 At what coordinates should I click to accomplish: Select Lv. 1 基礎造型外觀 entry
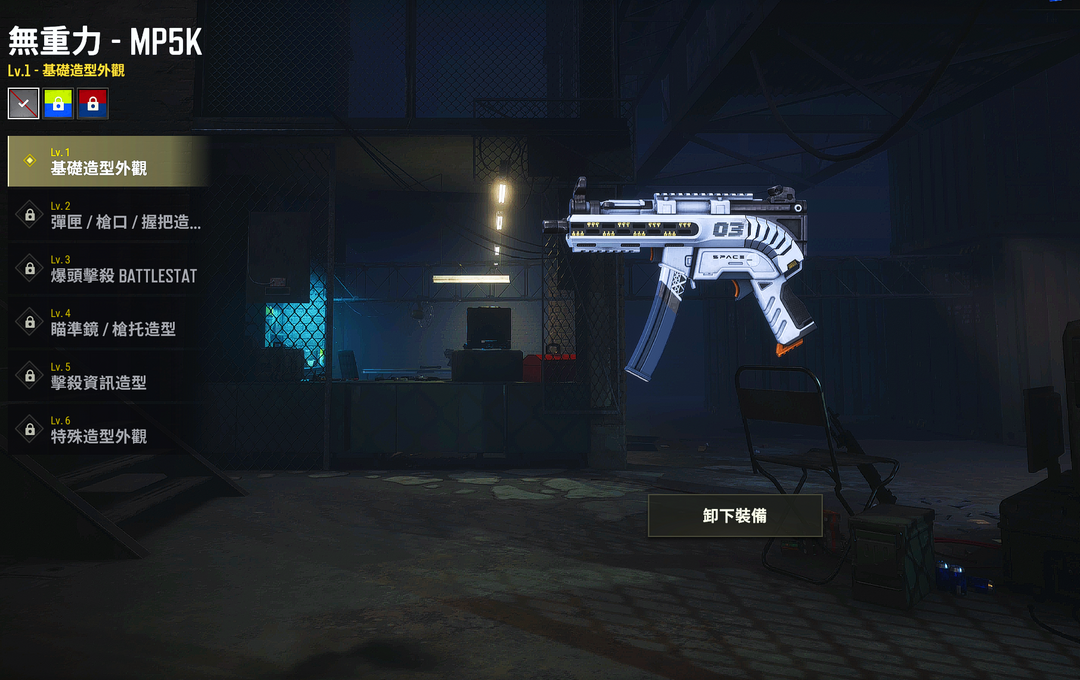coord(107,162)
